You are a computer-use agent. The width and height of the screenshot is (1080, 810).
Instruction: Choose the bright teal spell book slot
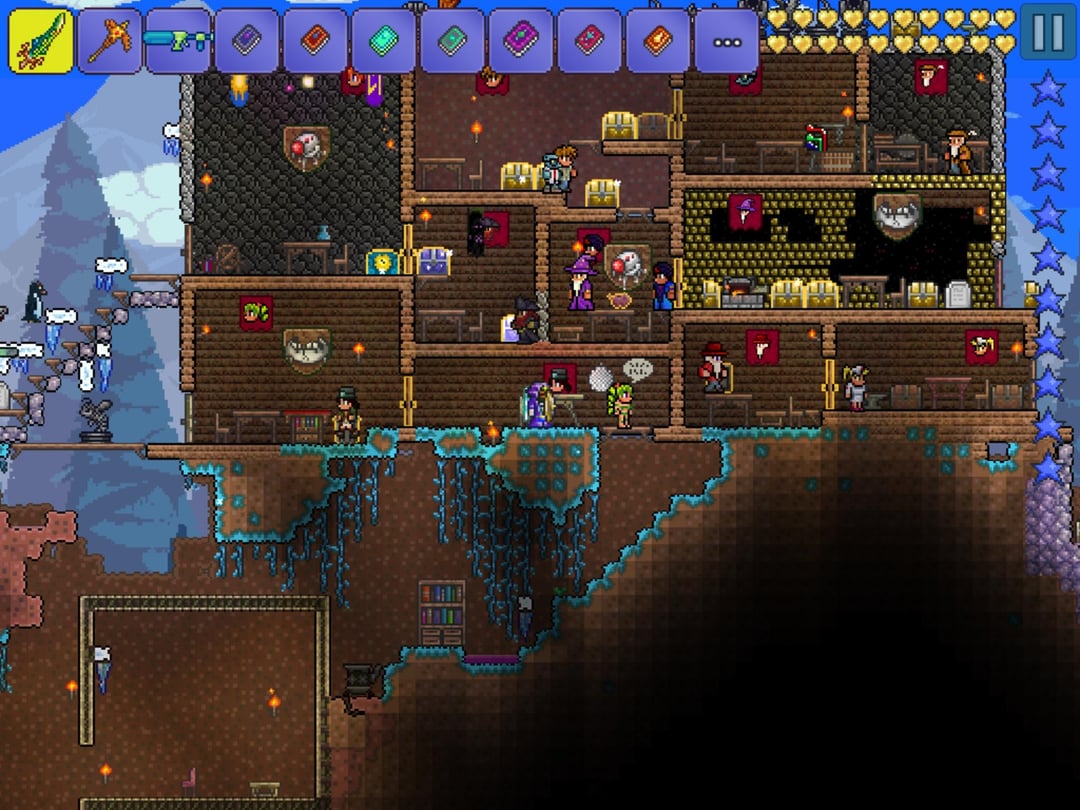coord(384,41)
